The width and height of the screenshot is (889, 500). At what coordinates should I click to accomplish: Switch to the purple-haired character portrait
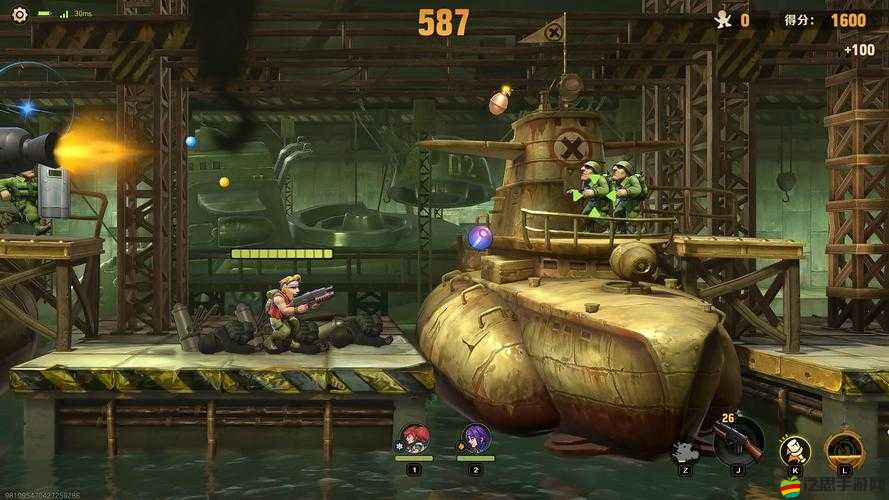click(475, 438)
